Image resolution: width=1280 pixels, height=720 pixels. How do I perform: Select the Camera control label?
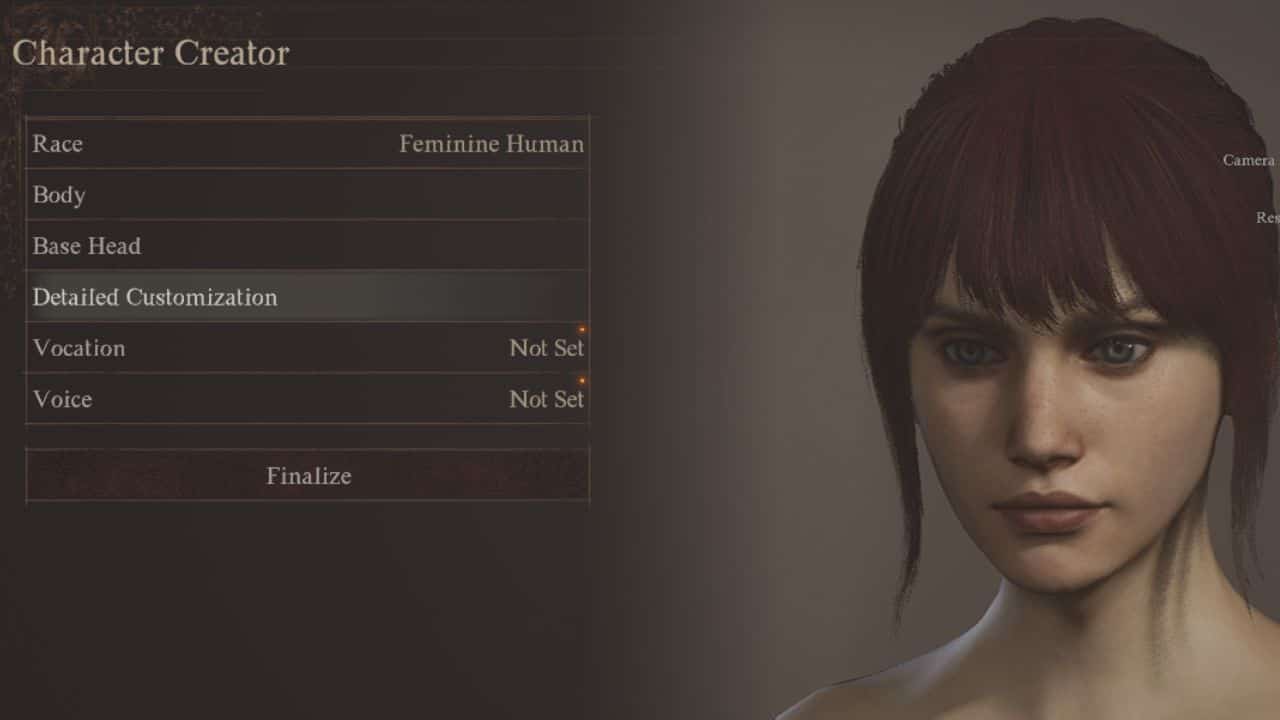[x=1248, y=160]
